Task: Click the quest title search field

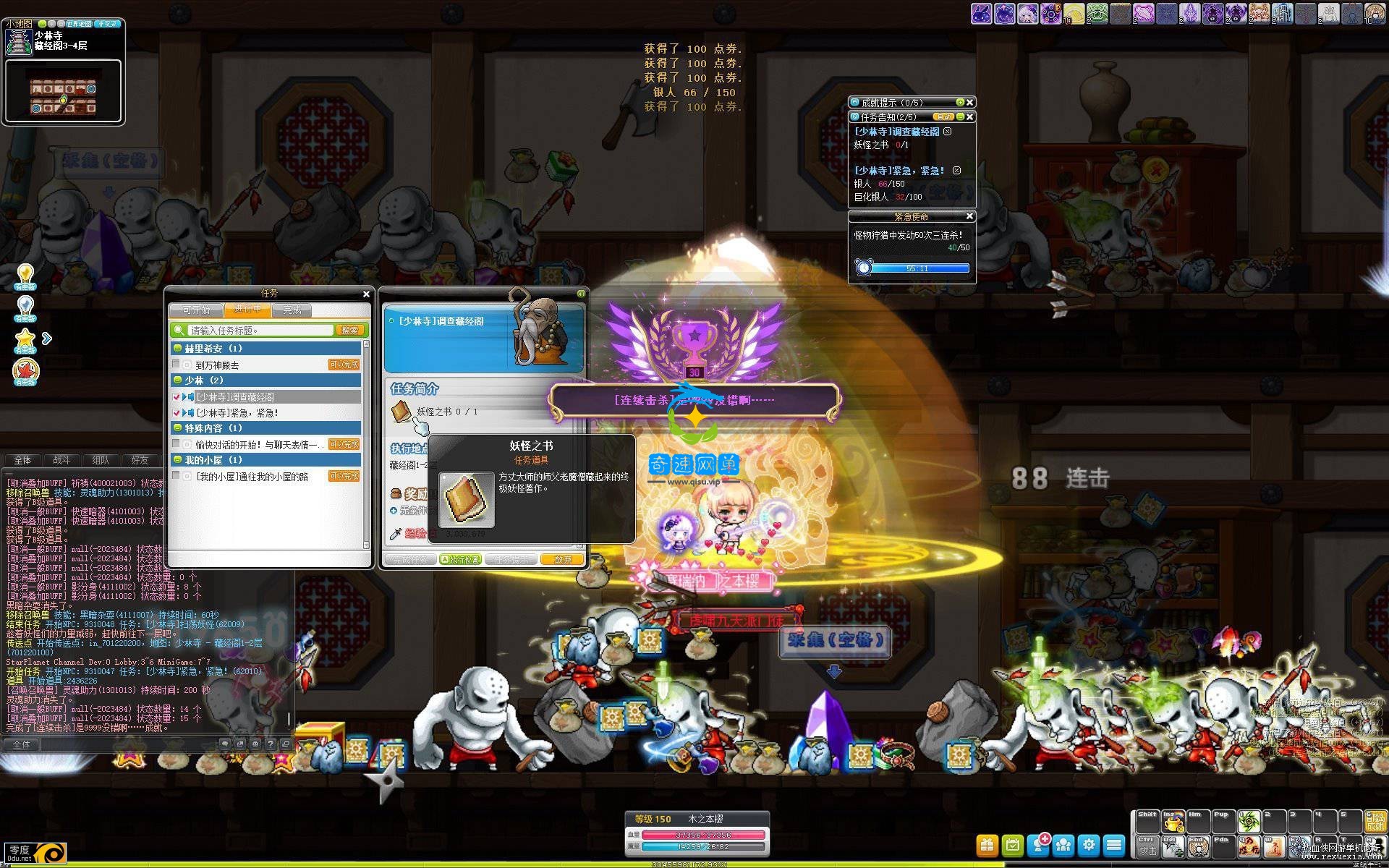Action: 260,331
